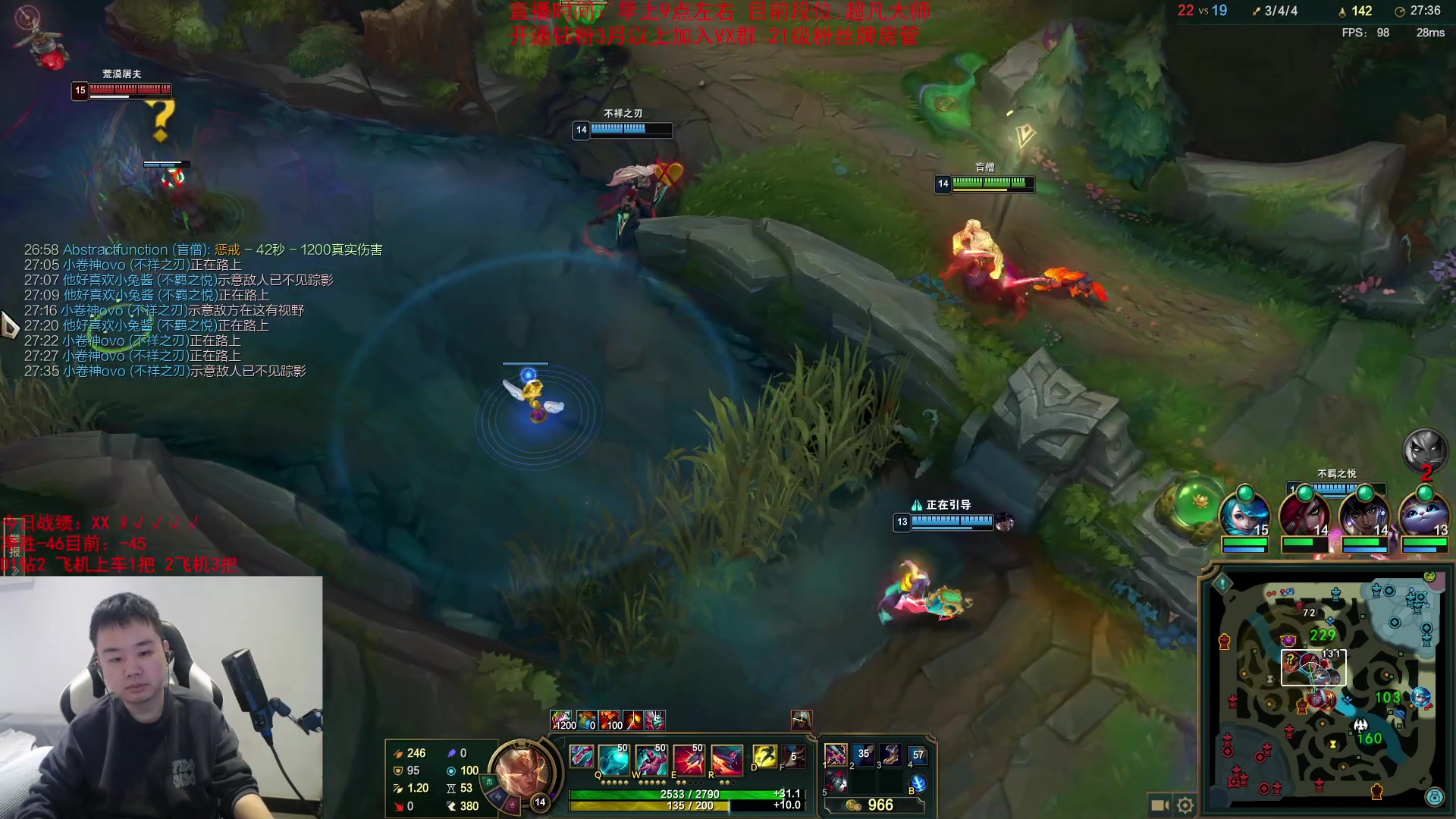This screenshot has height=819, width=1456.
Task: Select the boots in inventory slot 3
Action: (890, 755)
